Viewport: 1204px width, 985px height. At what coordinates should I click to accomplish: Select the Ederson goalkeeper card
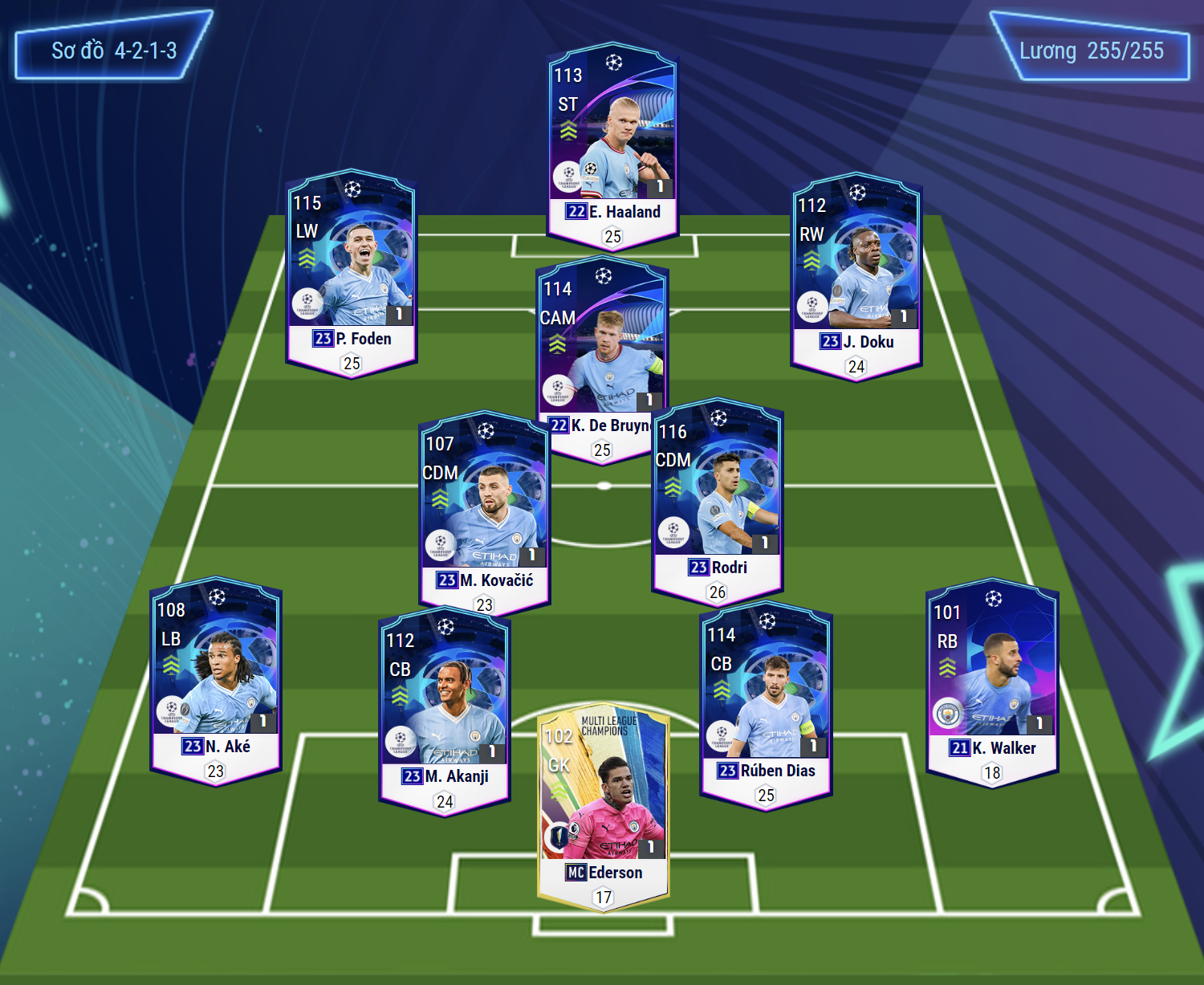[x=603, y=807]
